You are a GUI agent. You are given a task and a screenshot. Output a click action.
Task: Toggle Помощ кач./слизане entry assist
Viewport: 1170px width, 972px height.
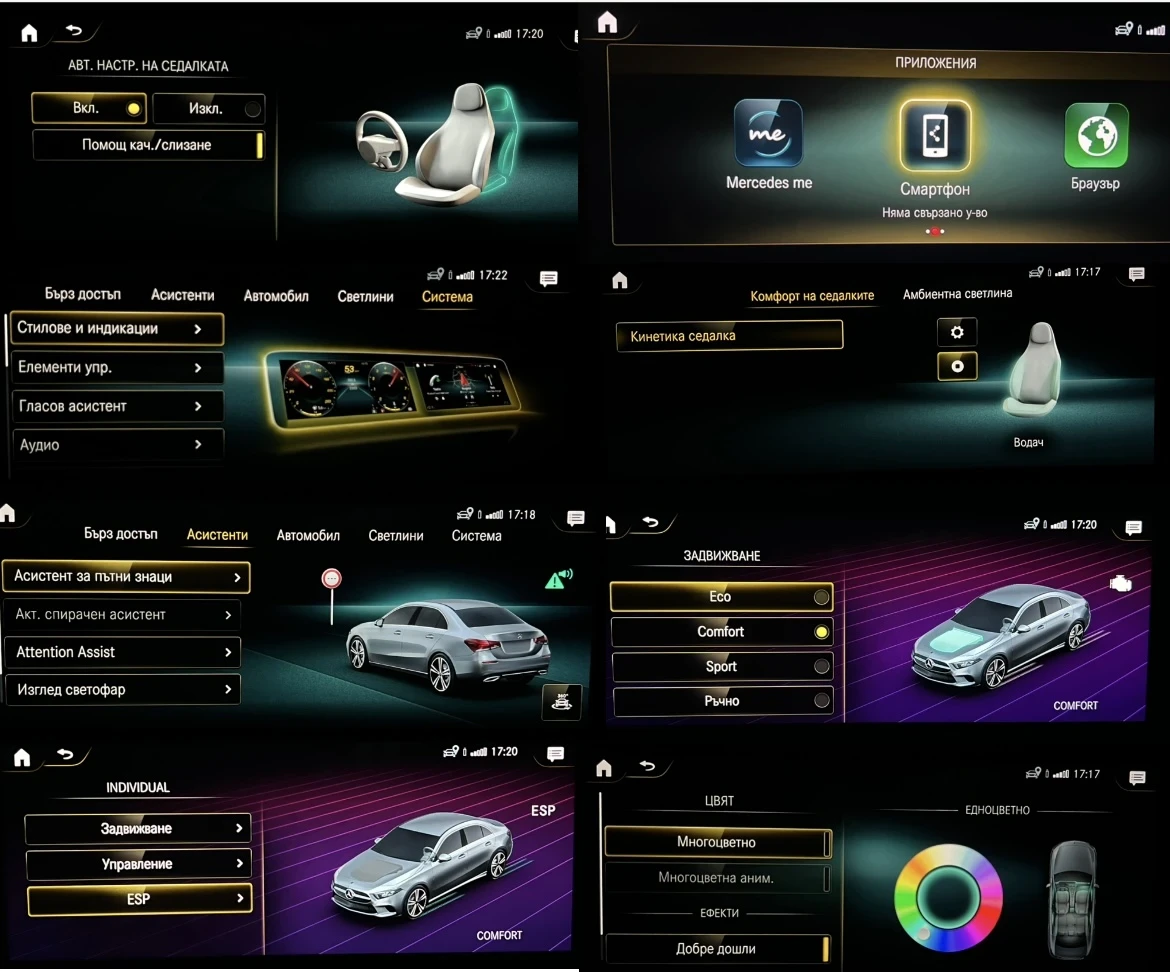(148, 145)
